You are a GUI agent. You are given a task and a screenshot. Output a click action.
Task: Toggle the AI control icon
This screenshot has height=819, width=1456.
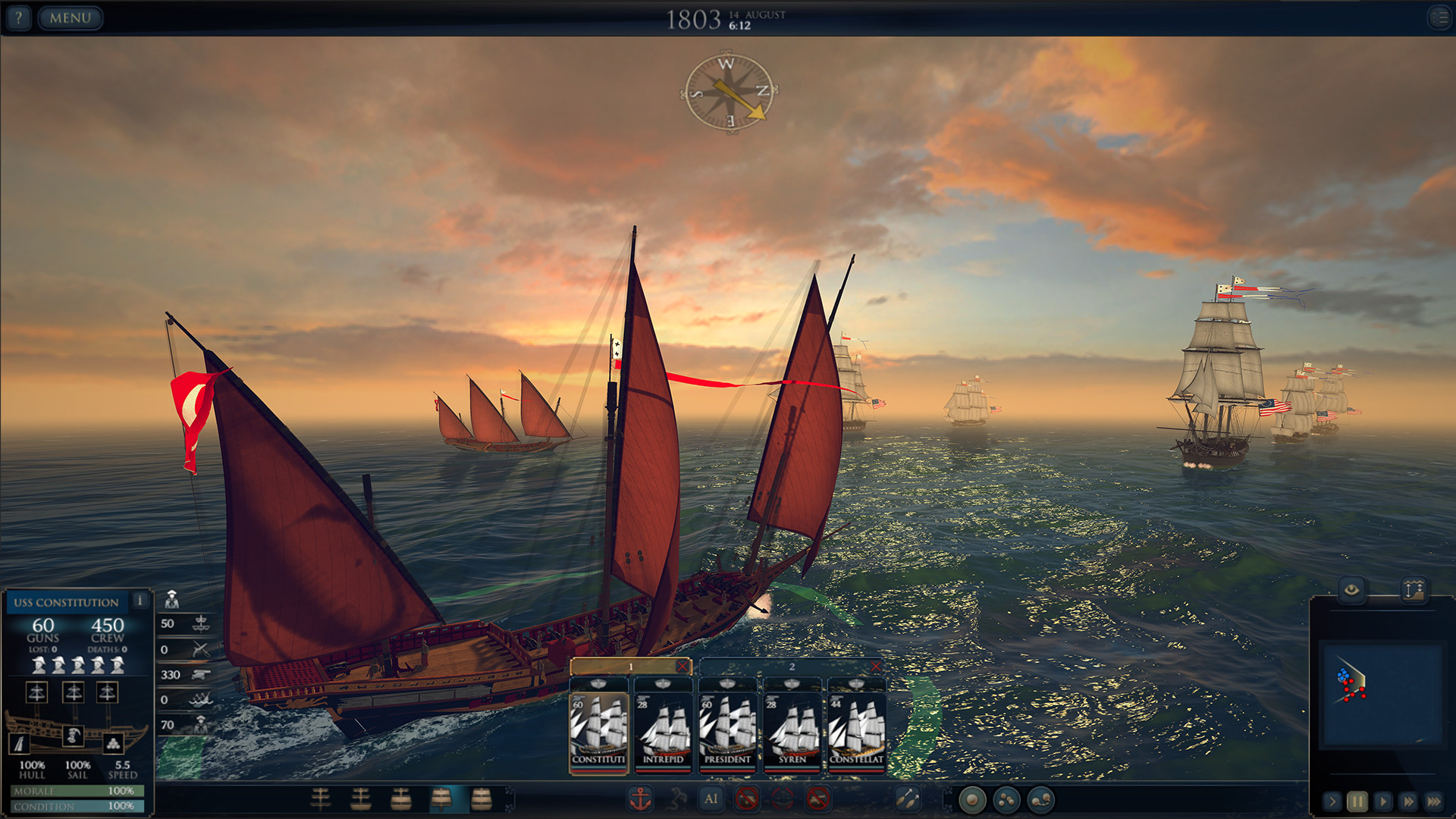[x=711, y=799]
